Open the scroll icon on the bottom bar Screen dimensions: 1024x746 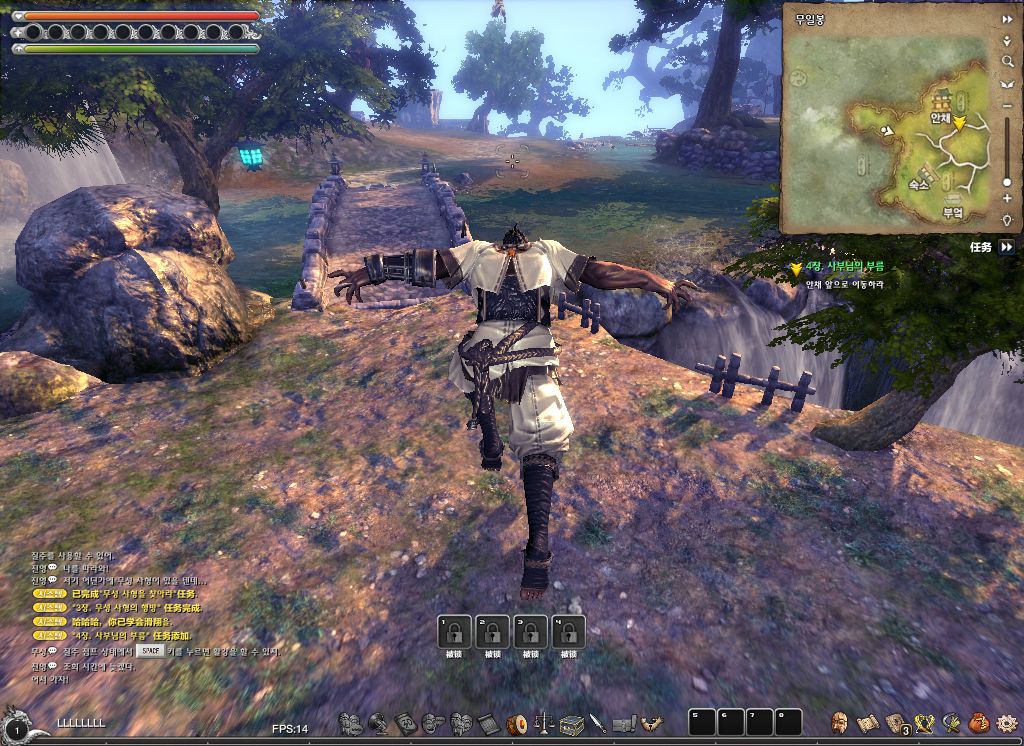pyautogui.click(x=867, y=722)
